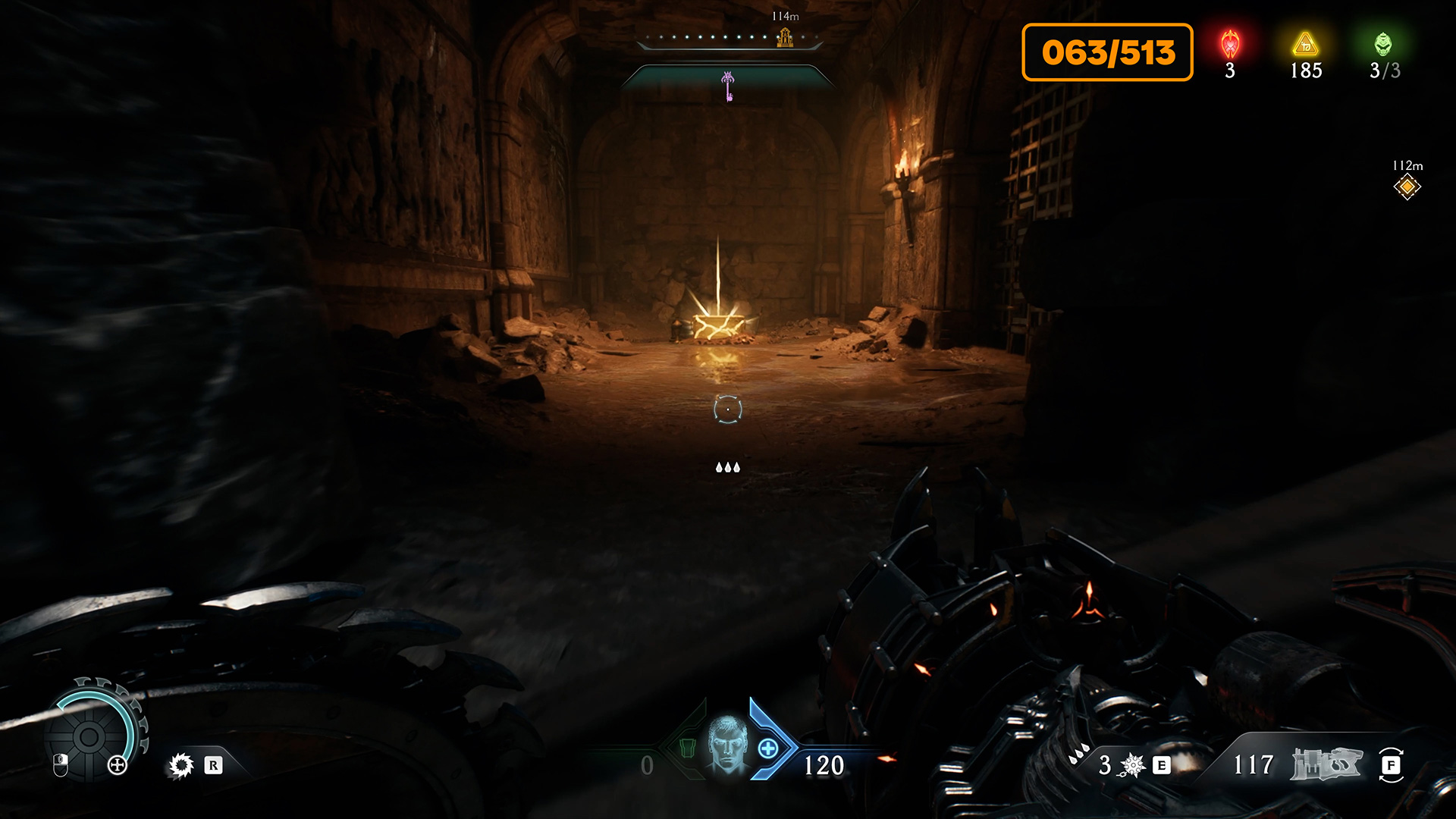Viewport: 1456px width, 819px height.
Task: Select the diamond waypoint marker showing 112m
Action: point(1407,187)
